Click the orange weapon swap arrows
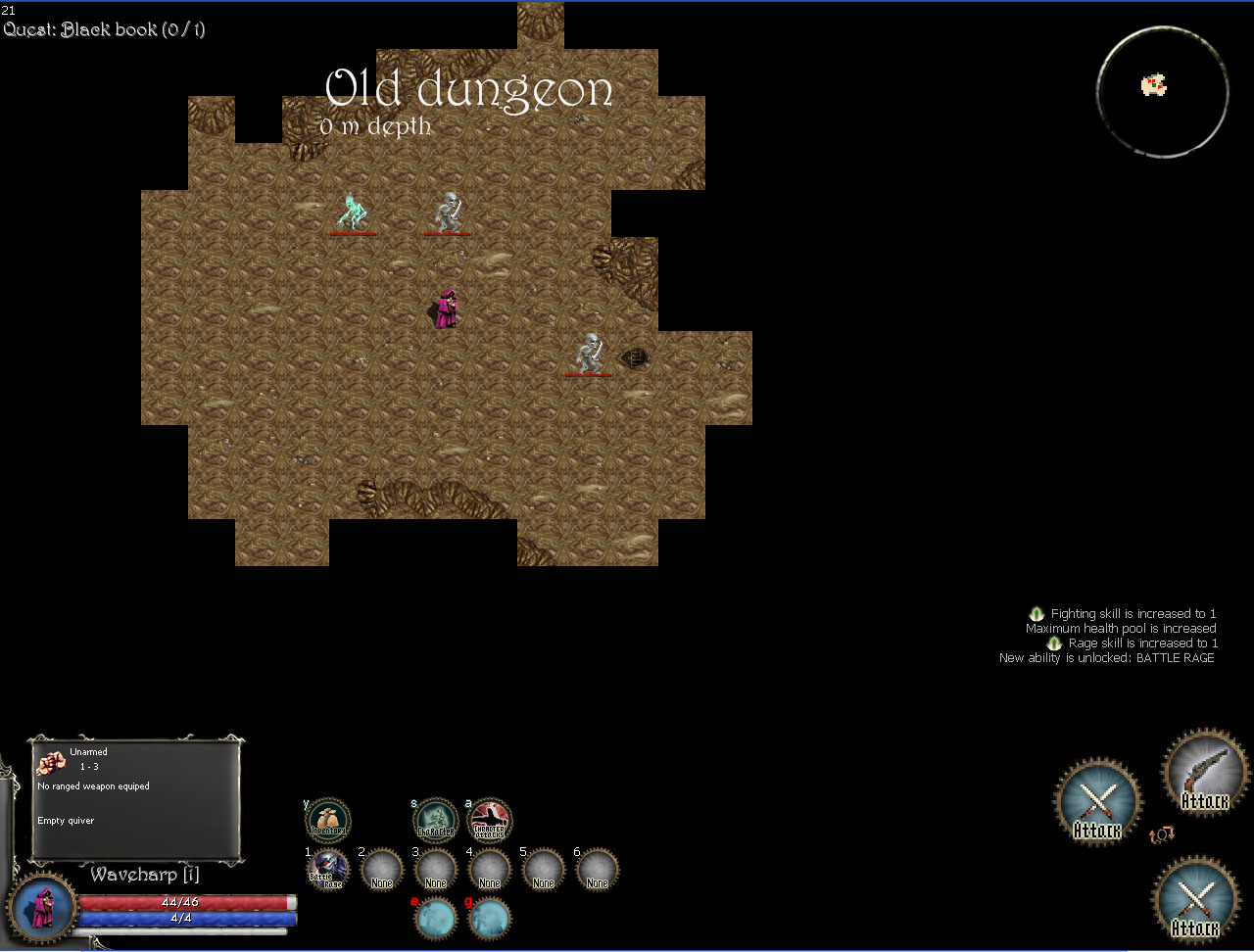Image resolution: width=1254 pixels, height=952 pixels. click(x=1162, y=834)
